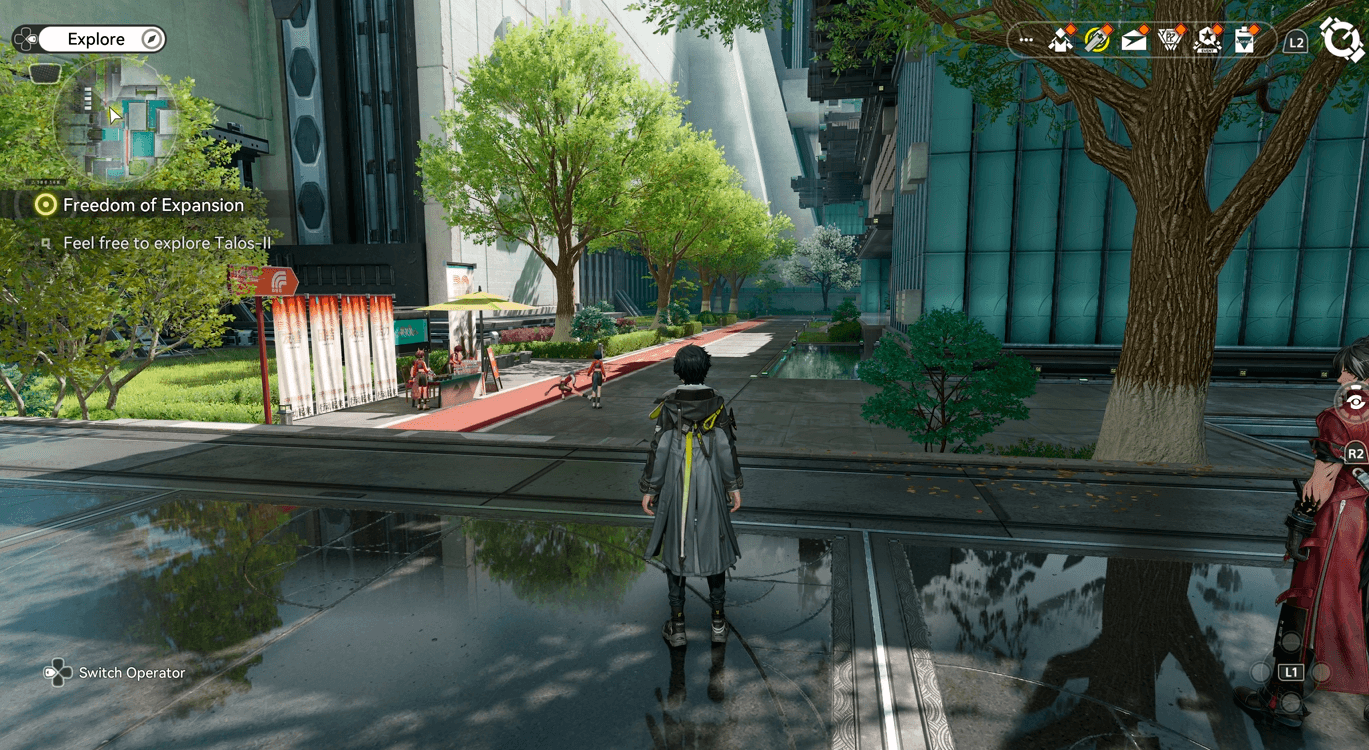Click the d-pad icon near Switch Operator
Viewport: 1369px width, 750px height.
pyautogui.click(x=59, y=673)
